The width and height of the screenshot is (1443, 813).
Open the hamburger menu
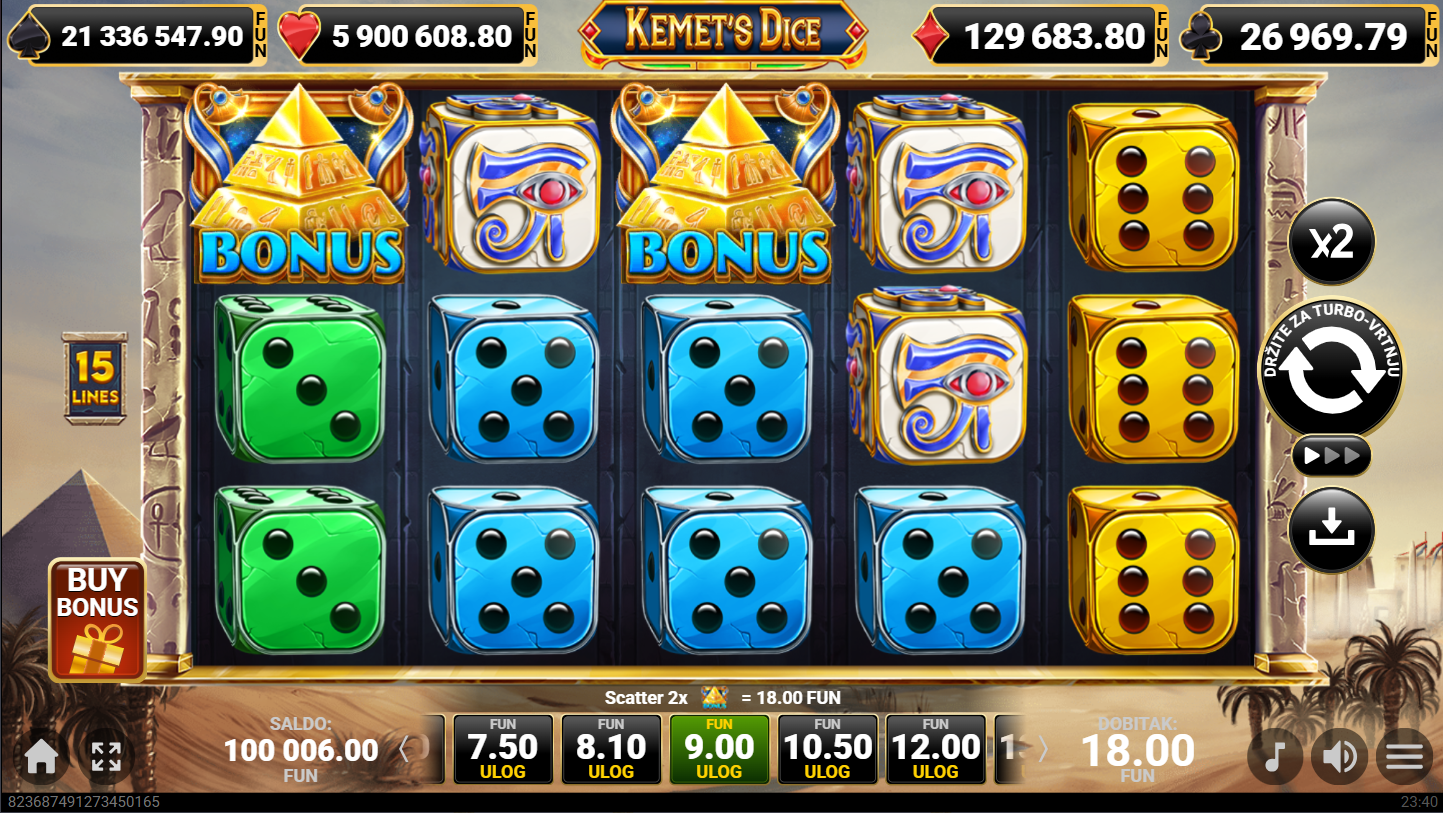tap(1404, 758)
